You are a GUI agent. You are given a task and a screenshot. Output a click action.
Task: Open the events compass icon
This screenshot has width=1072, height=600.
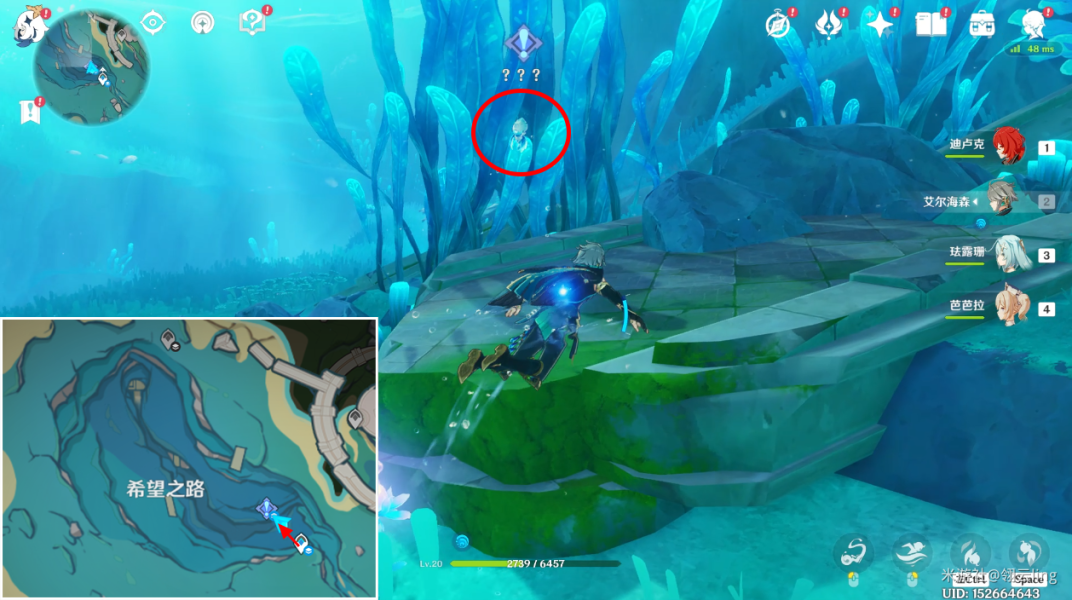777,25
